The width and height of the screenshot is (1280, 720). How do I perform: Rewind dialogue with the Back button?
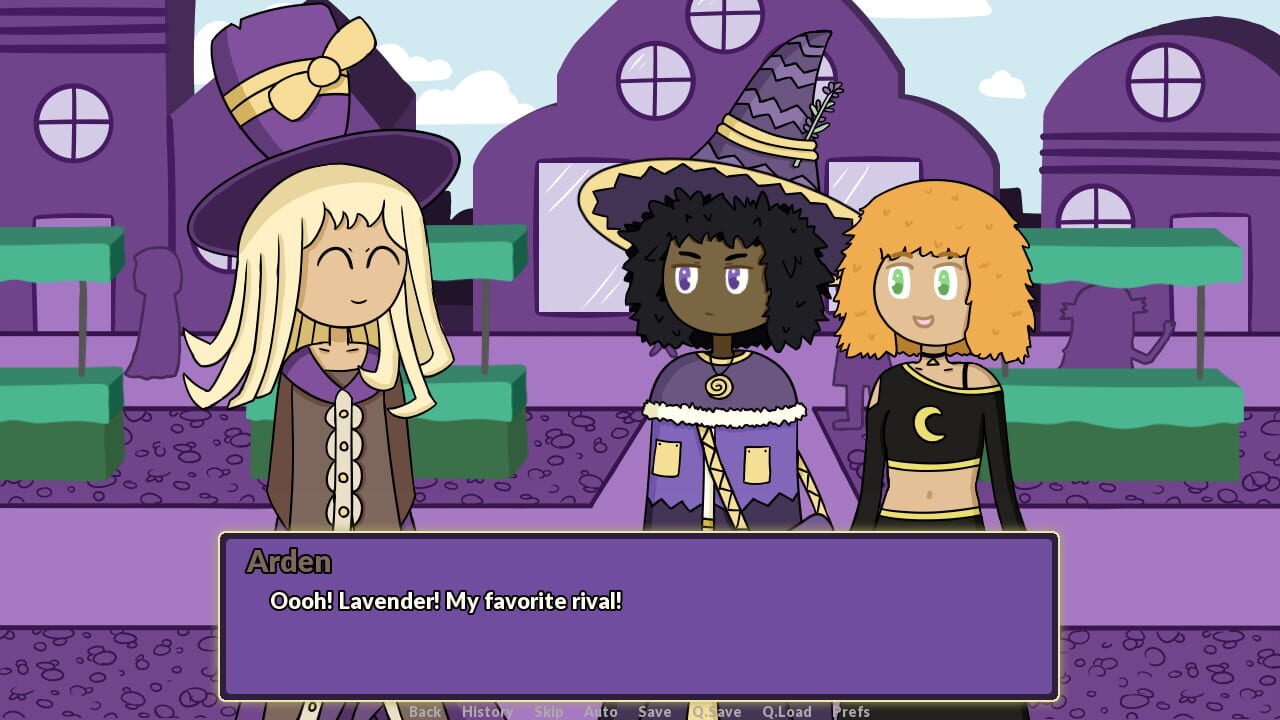425,712
